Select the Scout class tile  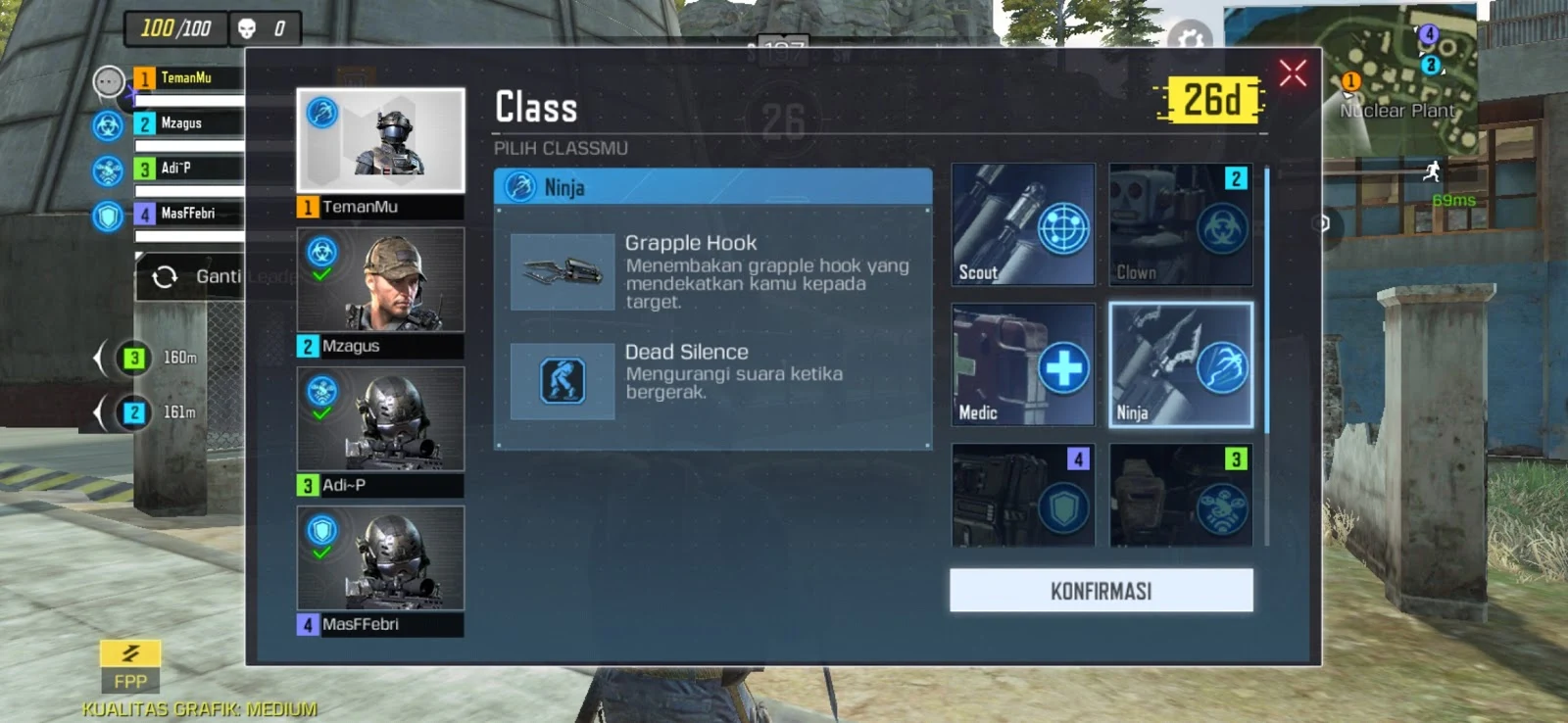pyautogui.click(x=1023, y=224)
